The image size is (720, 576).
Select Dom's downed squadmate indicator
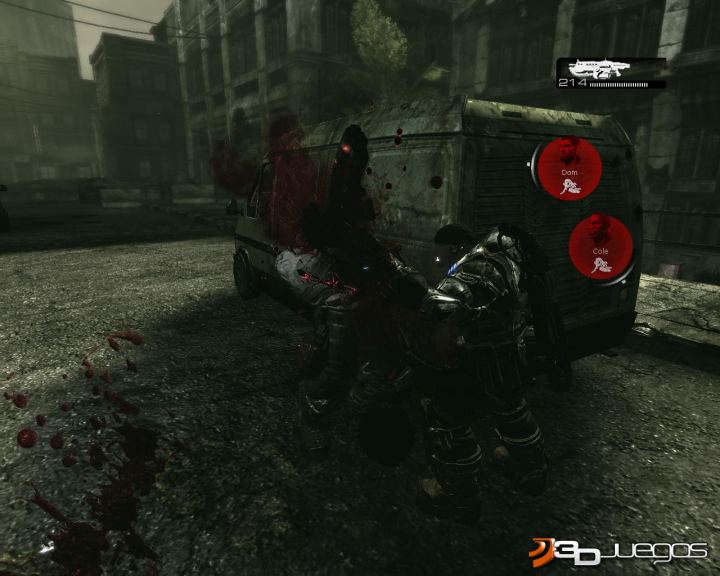click(570, 167)
